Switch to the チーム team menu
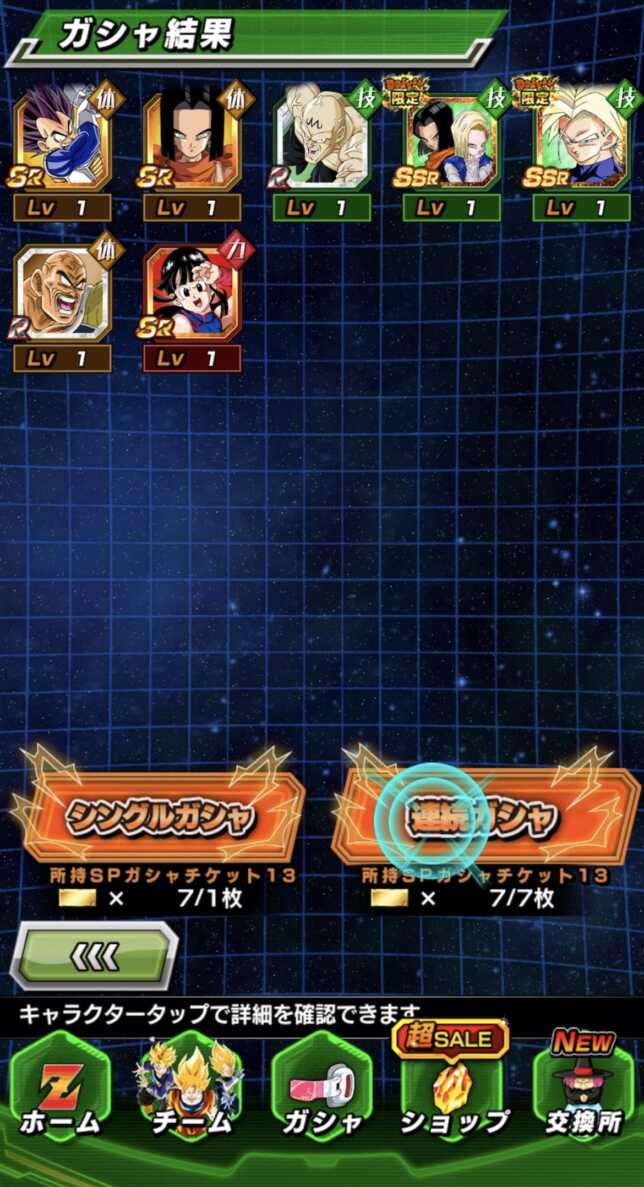 190,1092
